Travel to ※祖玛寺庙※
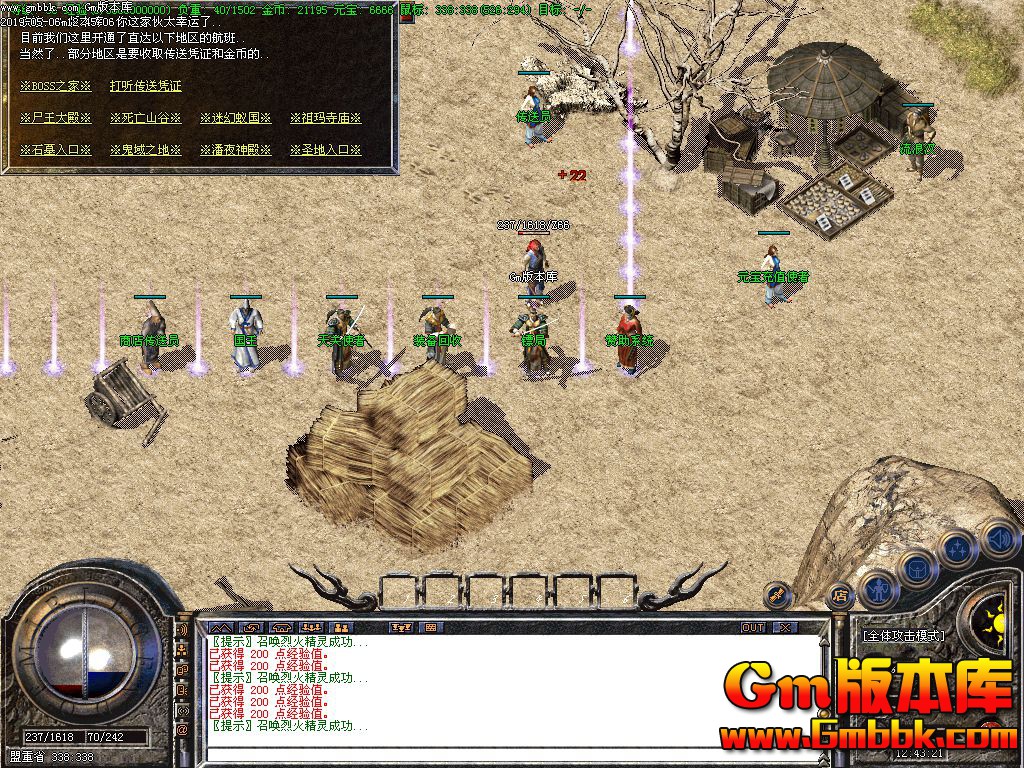1024x768 pixels. 326,118
